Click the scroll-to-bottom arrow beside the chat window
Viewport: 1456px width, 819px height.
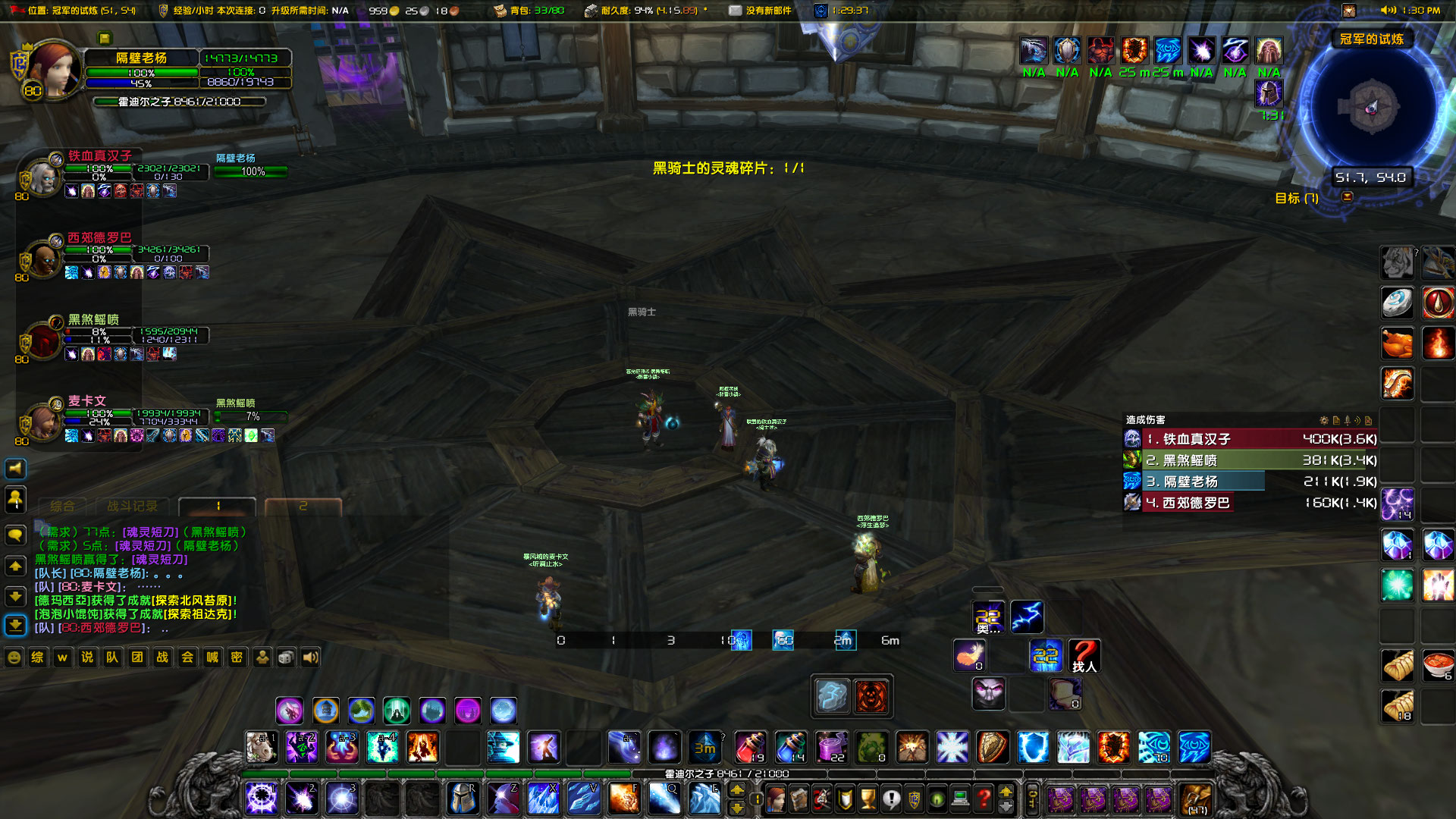coord(15,625)
